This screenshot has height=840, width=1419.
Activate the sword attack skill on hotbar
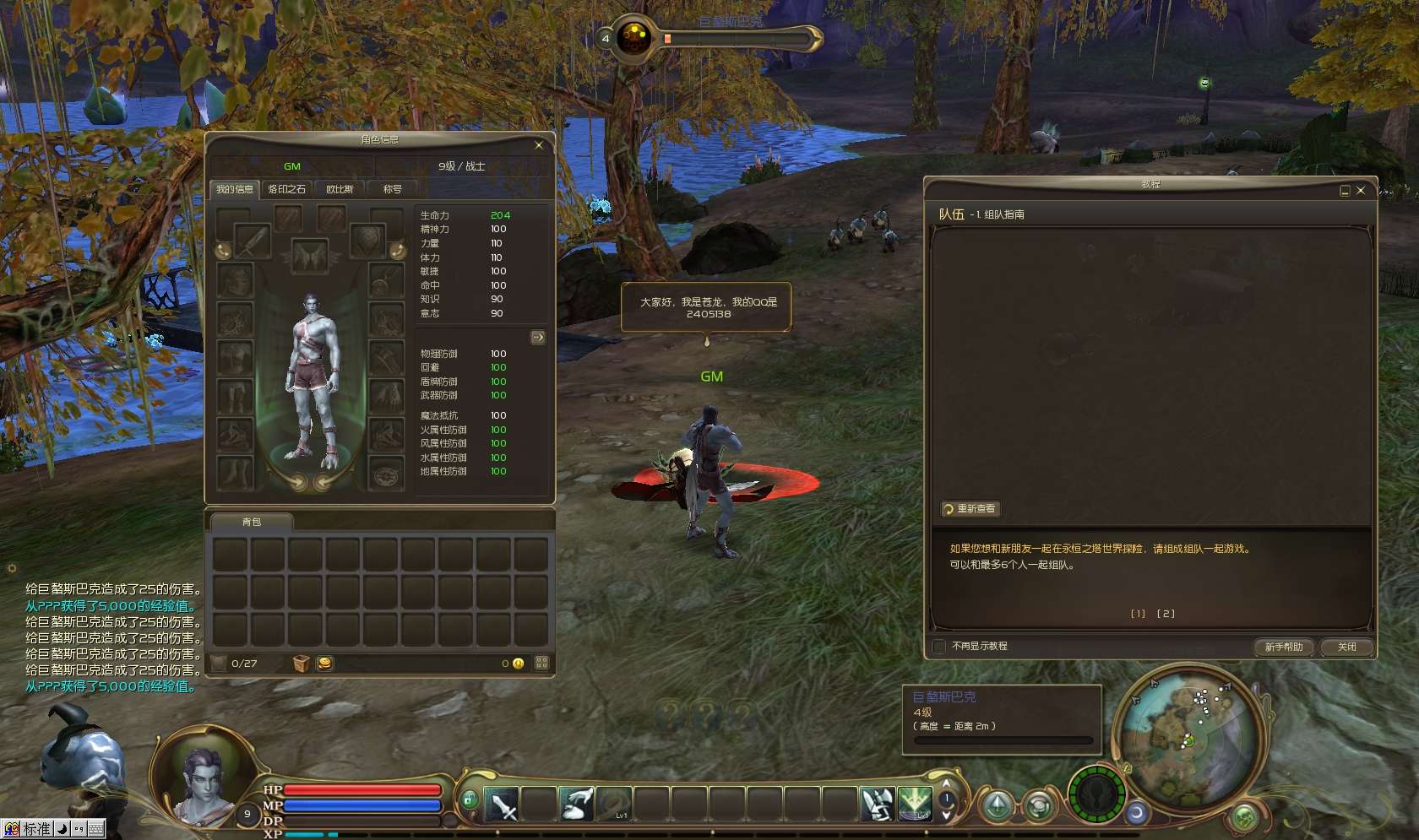502,805
